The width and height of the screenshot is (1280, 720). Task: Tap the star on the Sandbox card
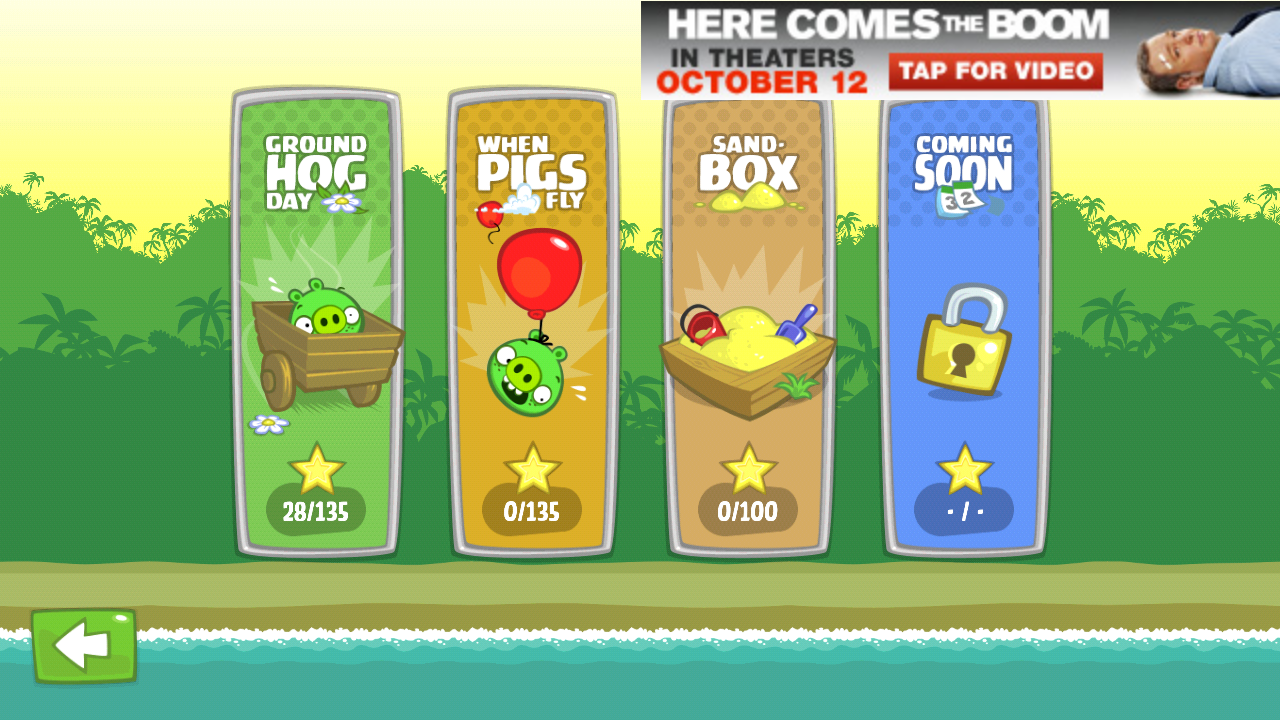[x=748, y=466]
